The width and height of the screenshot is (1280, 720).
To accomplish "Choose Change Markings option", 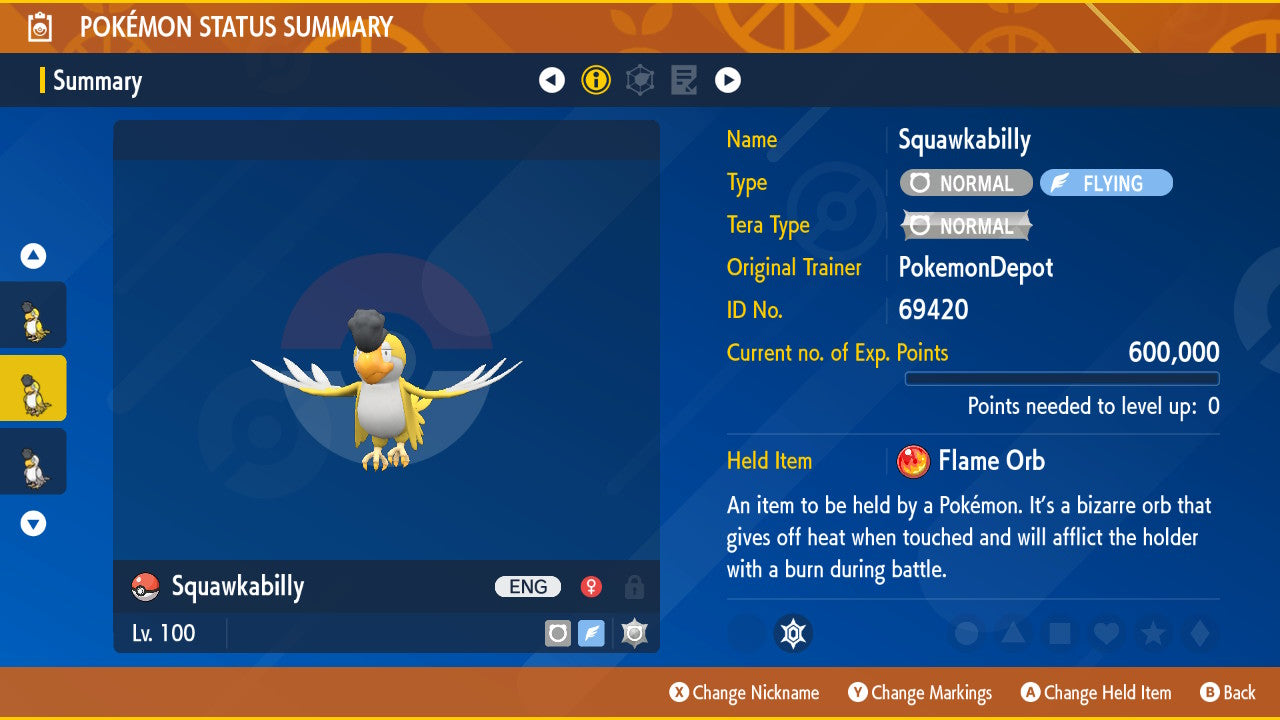I will pyautogui.click(x=920, y=693).
